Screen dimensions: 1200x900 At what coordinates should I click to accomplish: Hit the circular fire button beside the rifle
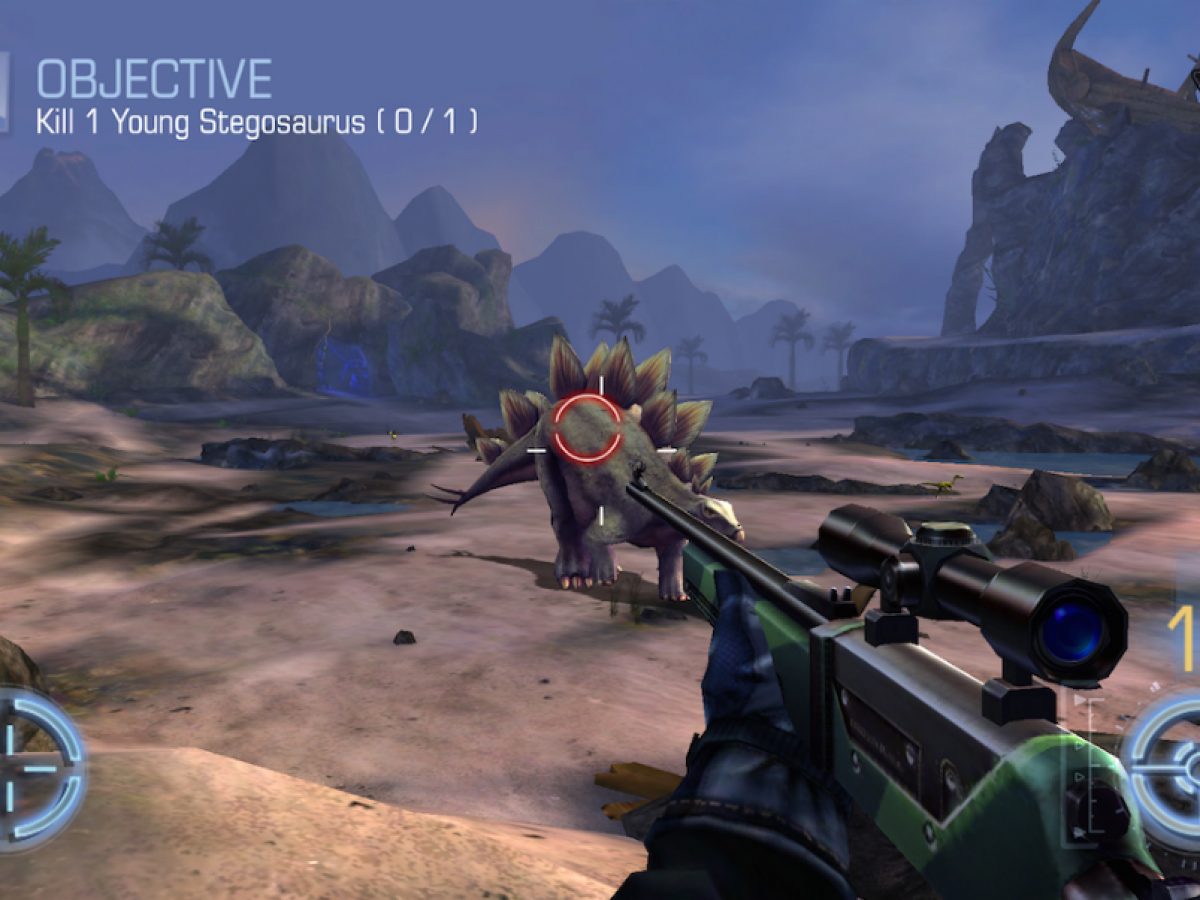[1170, 768]
